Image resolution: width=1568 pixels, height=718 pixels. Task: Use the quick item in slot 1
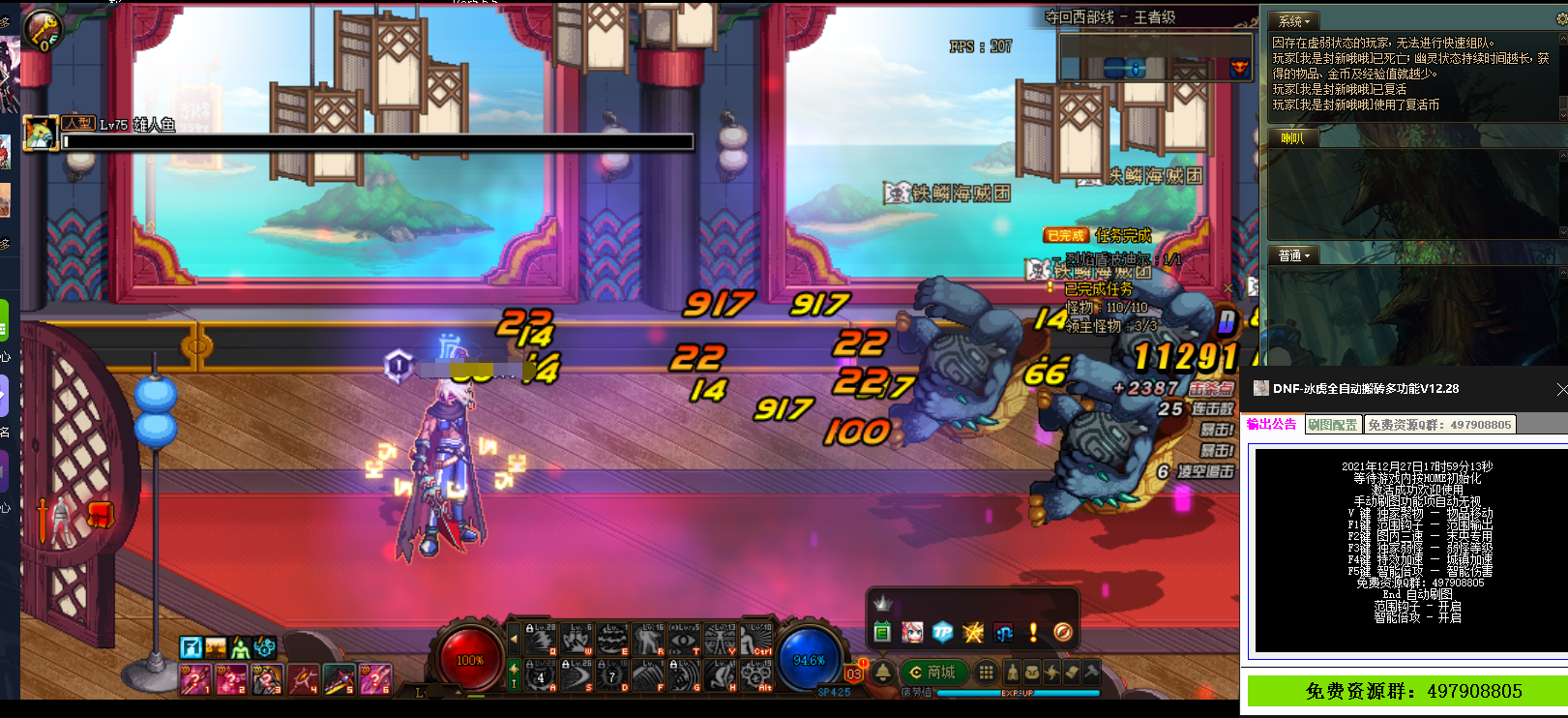tap(194, 680)
